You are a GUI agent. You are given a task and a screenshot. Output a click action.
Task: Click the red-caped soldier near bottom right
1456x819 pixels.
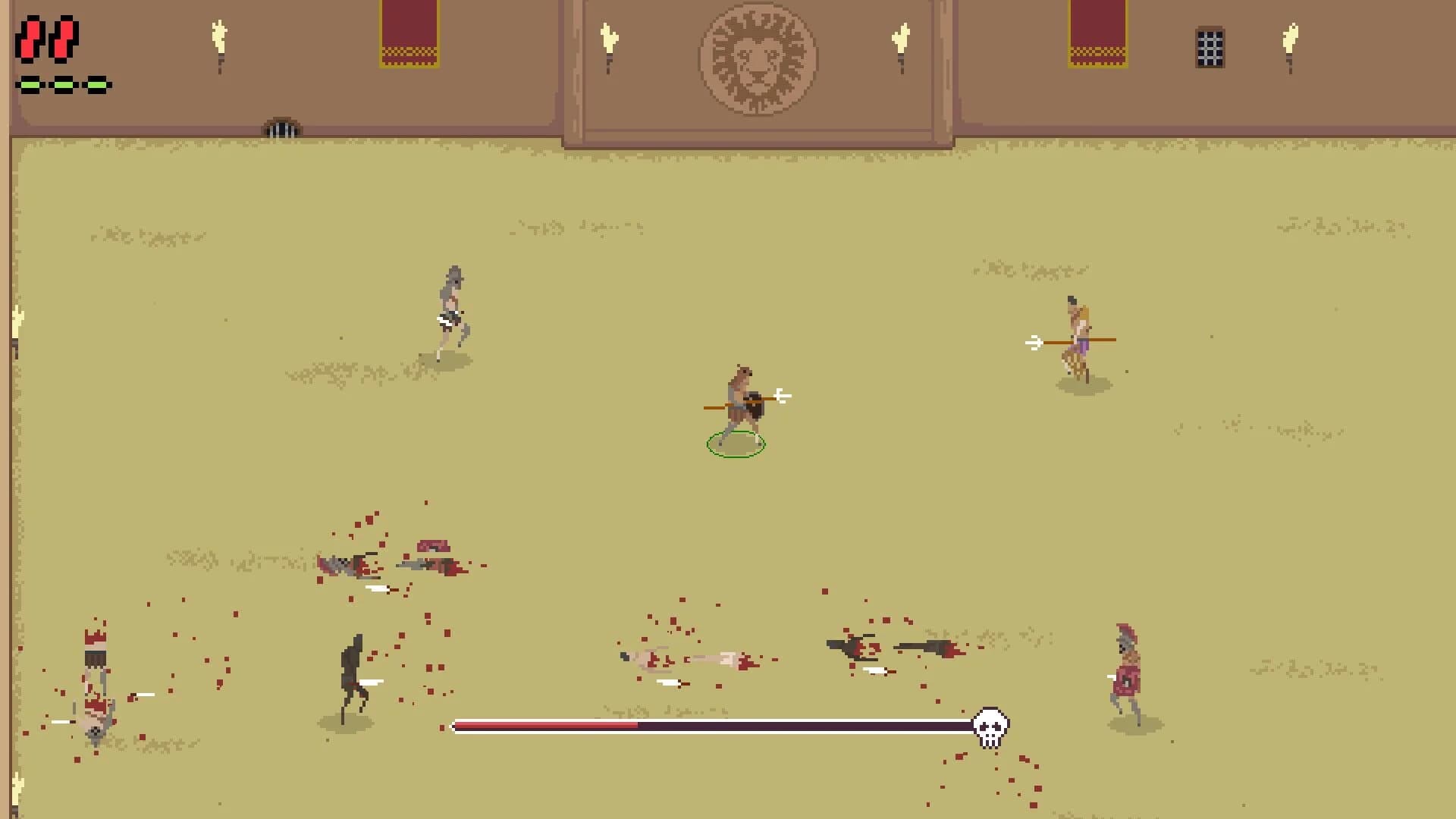coord(1125,664)
